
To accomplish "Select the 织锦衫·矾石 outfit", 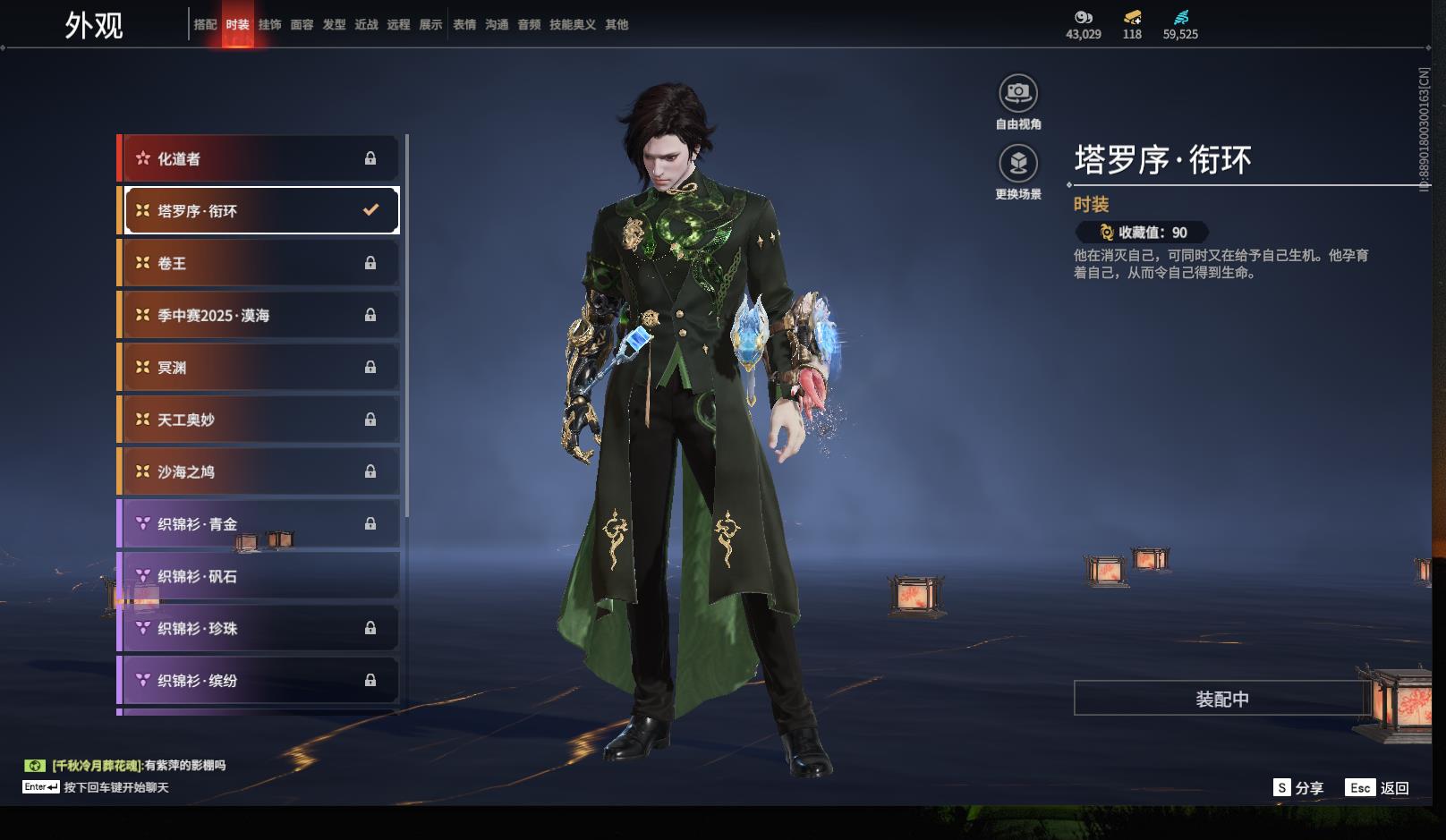I will [x=259, y=576].
